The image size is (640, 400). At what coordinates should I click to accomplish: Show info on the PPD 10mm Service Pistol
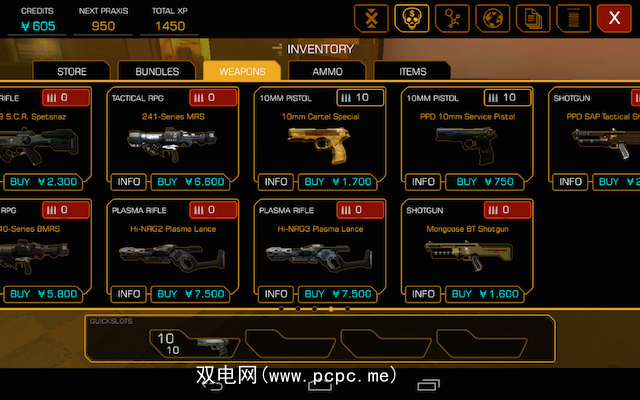(423, 182)
